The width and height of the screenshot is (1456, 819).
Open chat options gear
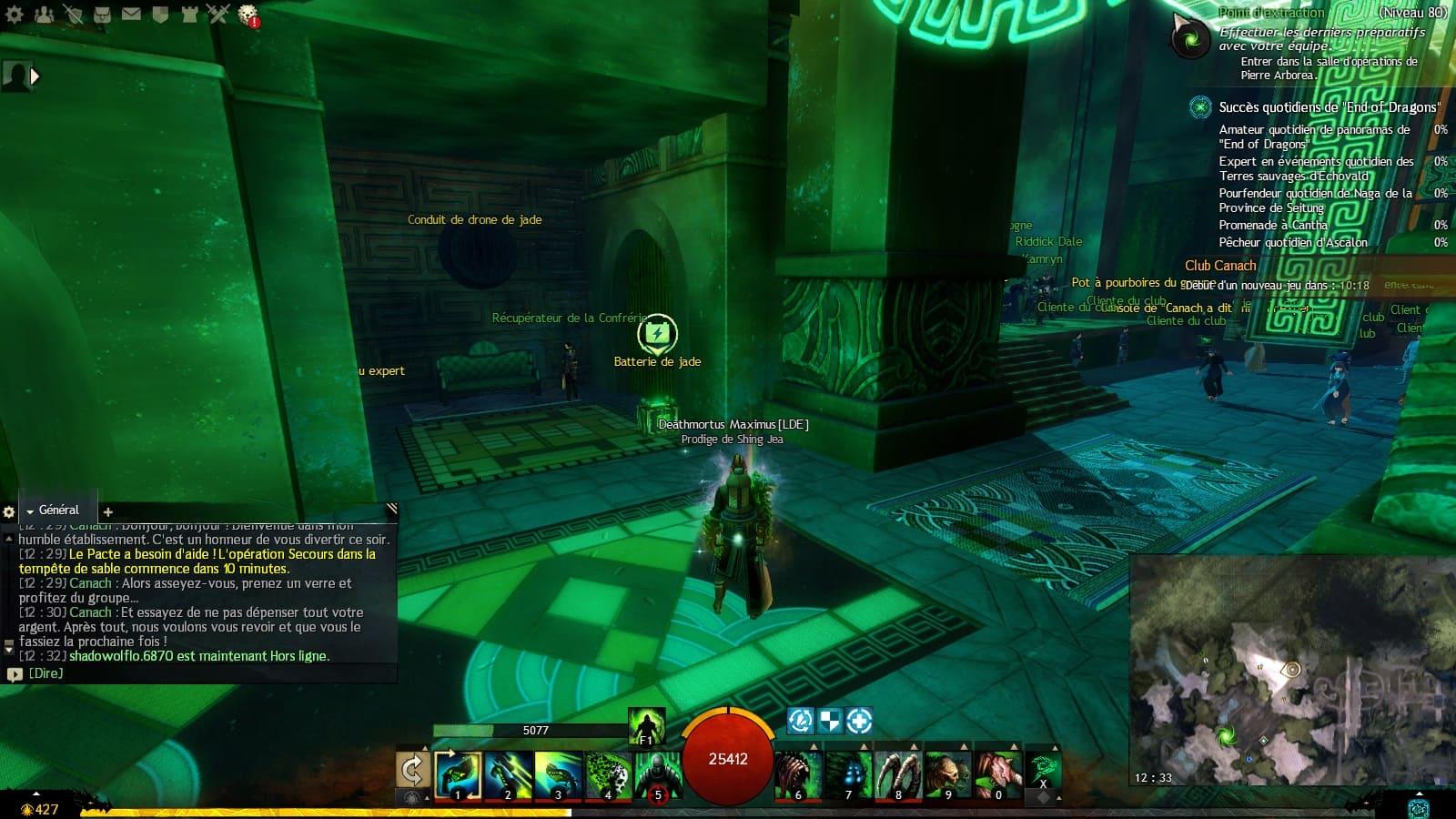(9, 511)
